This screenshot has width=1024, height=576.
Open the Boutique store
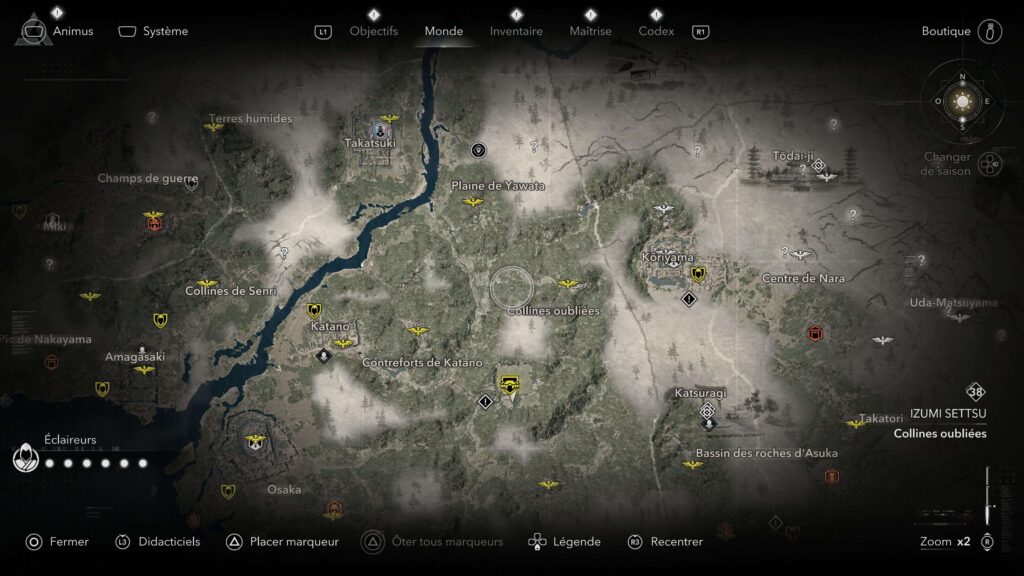946,31
